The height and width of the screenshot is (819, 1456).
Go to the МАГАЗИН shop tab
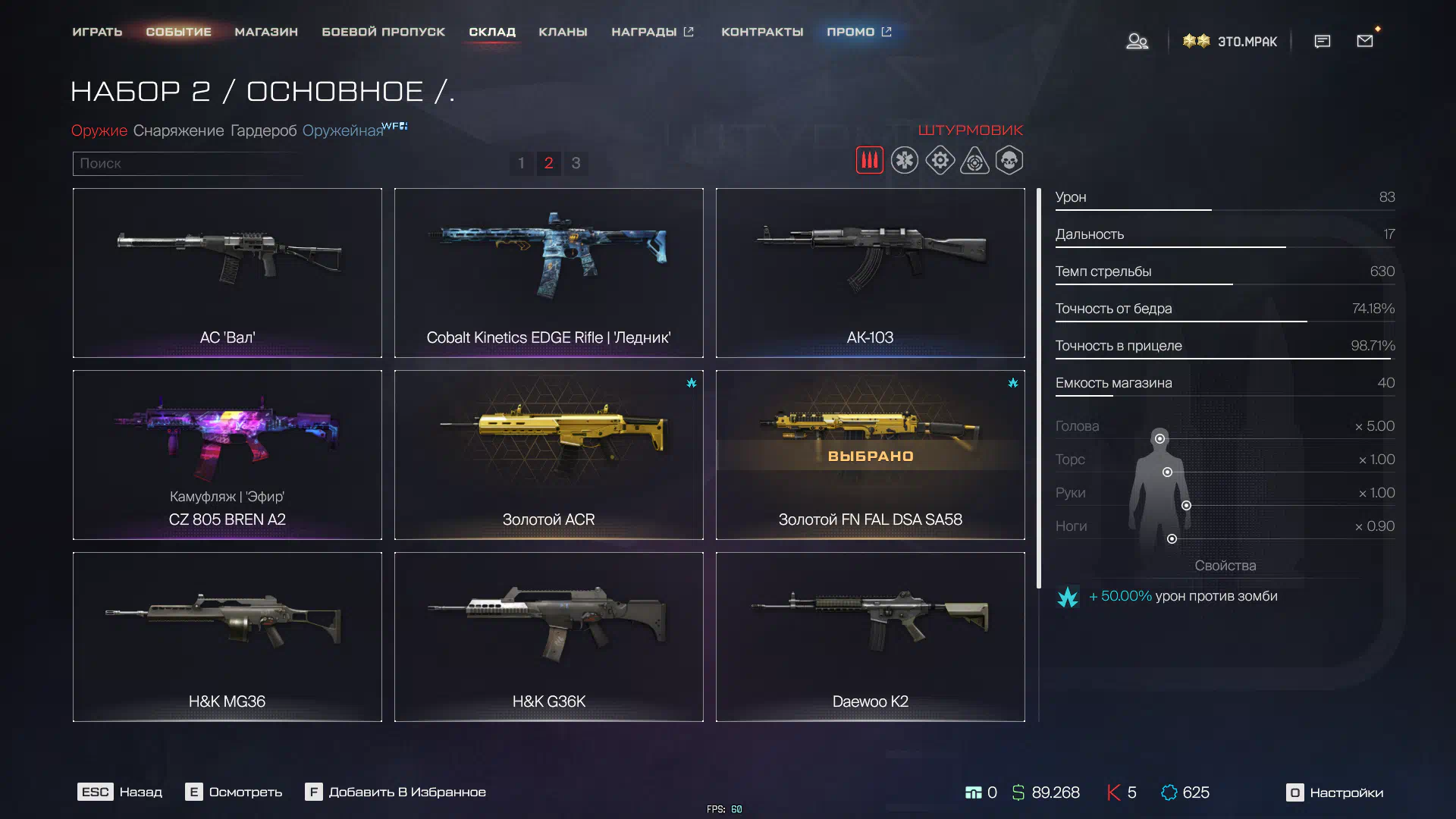tap(266, 32)
